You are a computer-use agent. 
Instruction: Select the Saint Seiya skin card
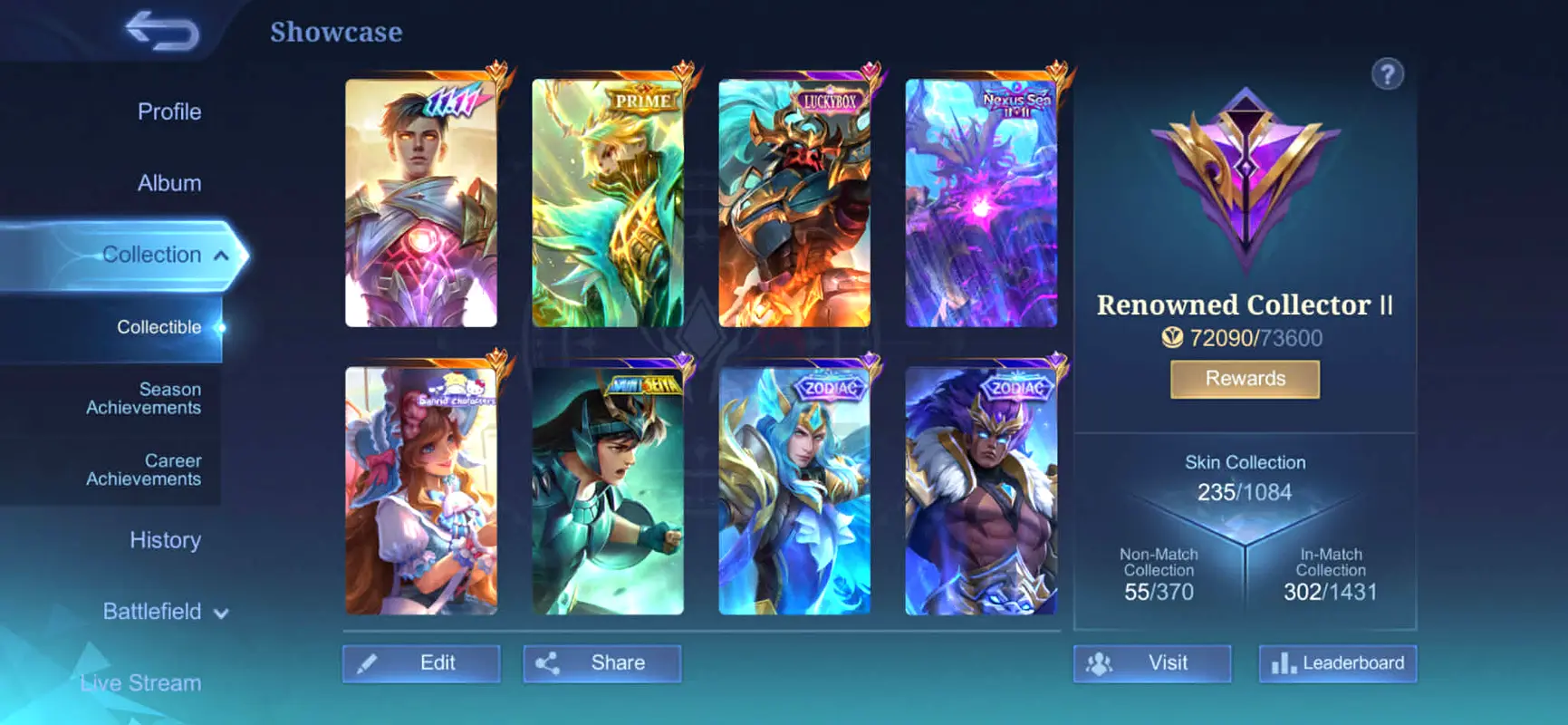[x=608, y=491]
